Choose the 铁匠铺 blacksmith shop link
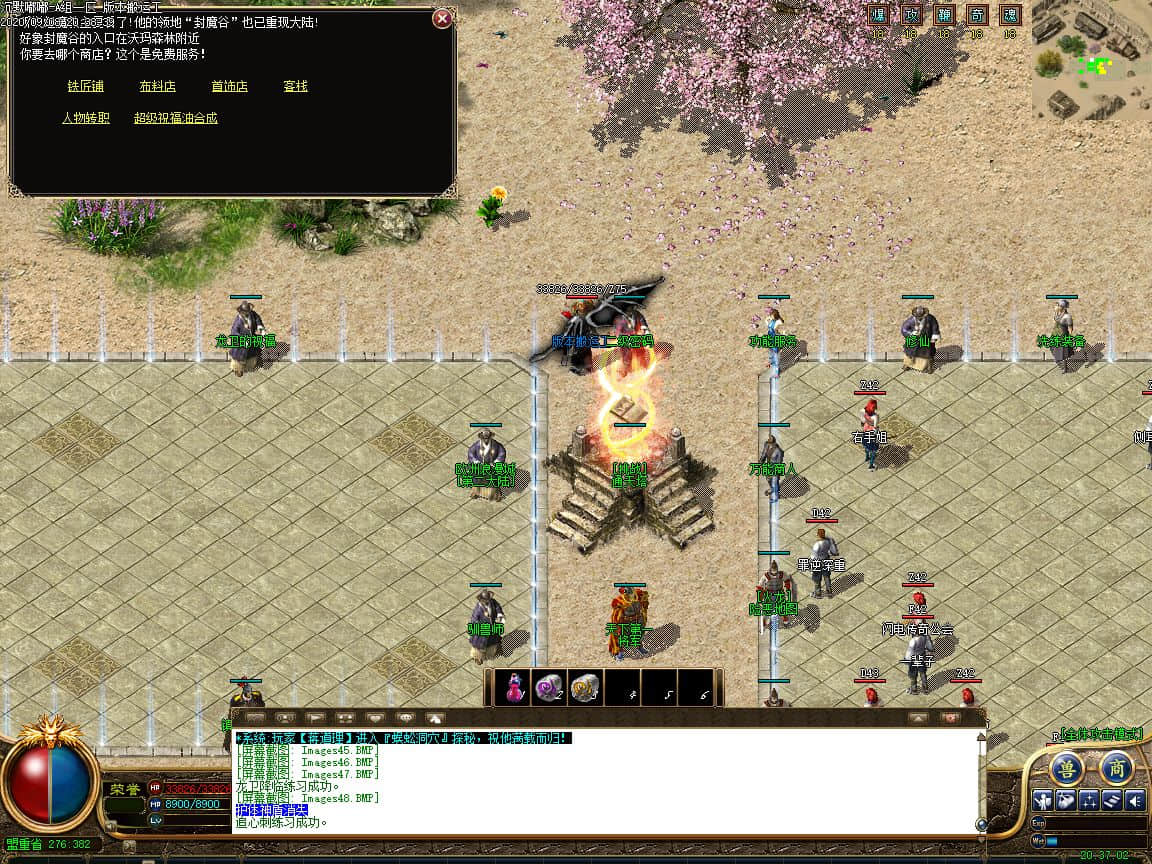Image resolution: width=1152 pixels, height=864 pixels. coord(86,86)
